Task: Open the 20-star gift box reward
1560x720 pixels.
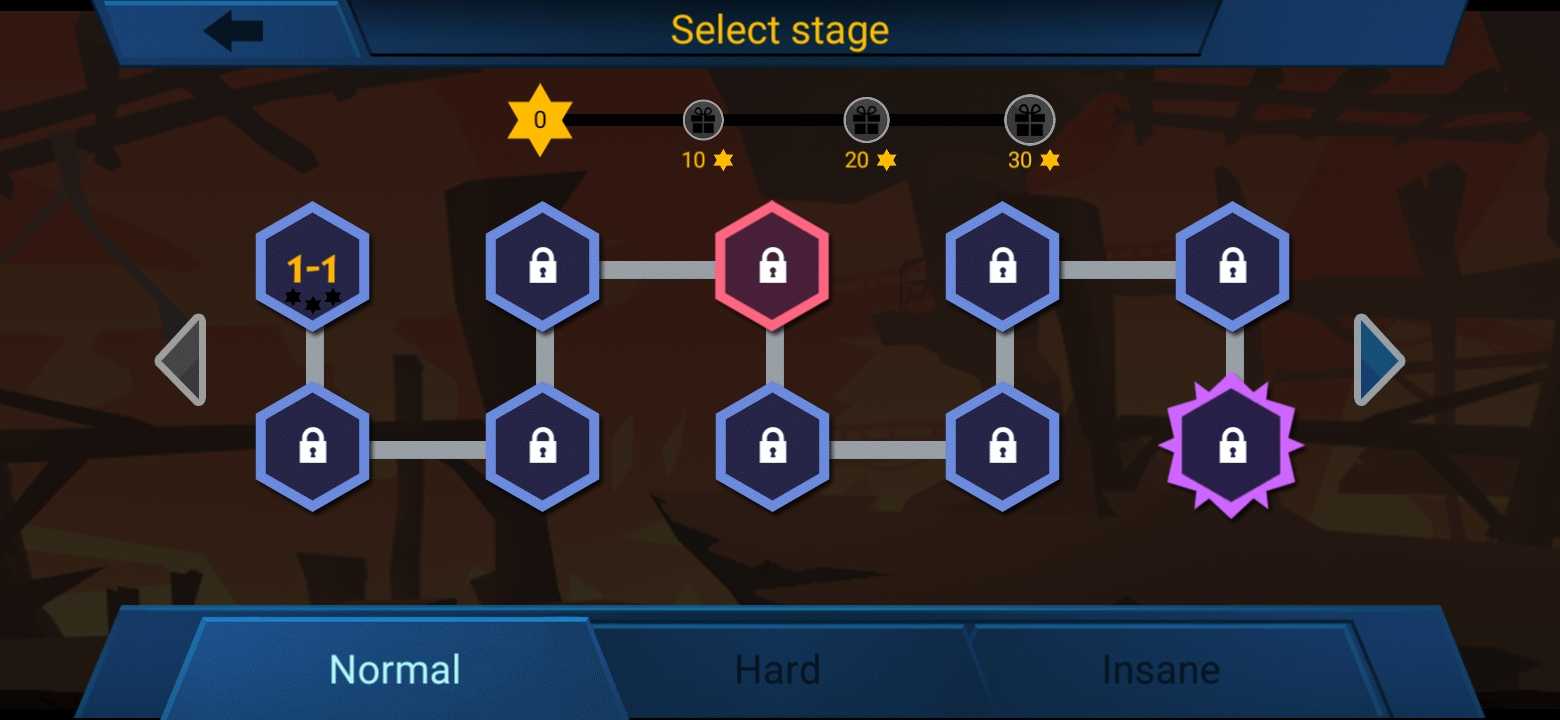Action: [865, 121]
